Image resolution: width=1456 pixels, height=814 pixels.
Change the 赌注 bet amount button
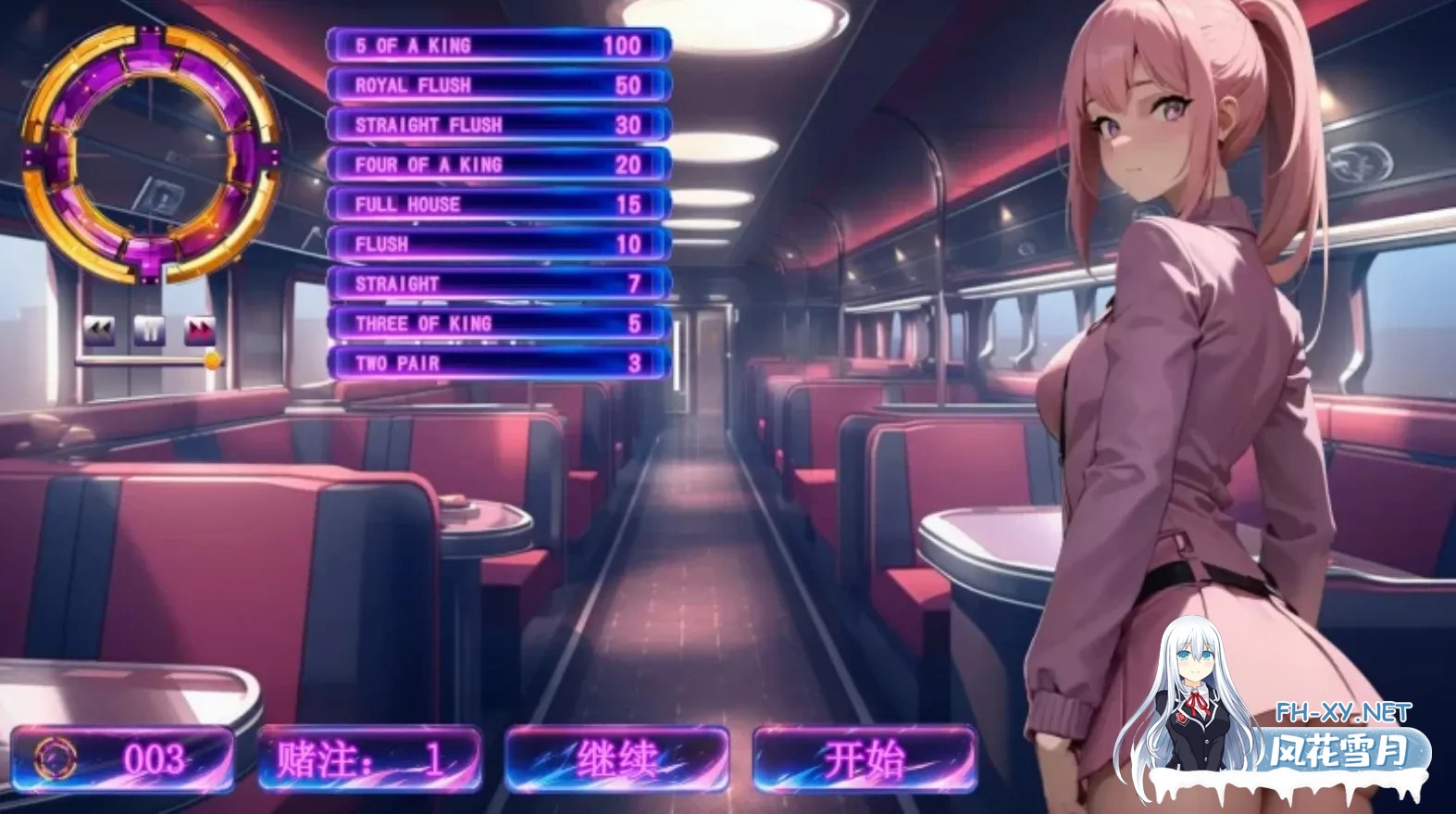point(369,760)
